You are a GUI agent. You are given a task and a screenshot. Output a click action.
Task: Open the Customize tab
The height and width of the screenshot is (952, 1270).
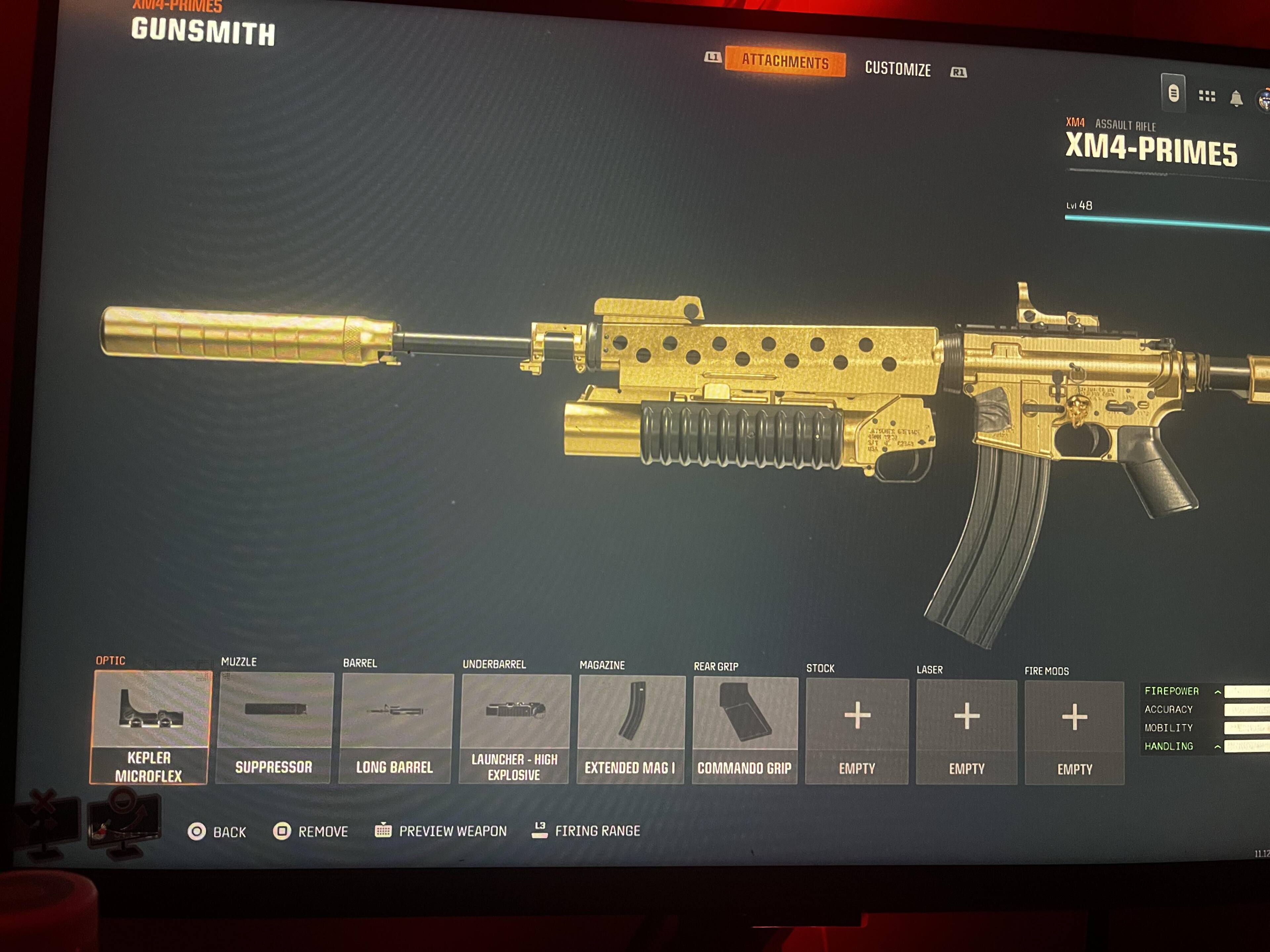pos(897,69)
